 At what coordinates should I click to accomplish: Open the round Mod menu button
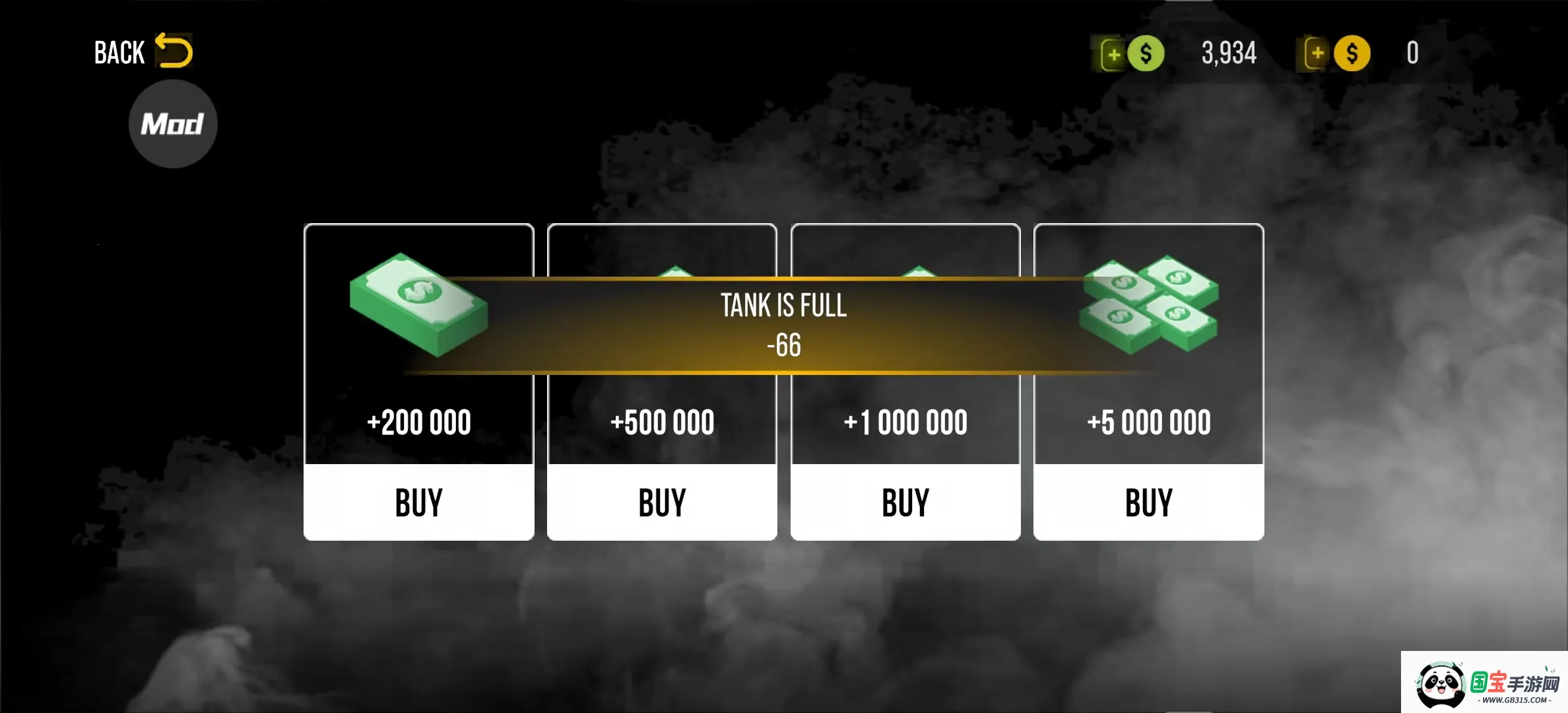[173, 124]
